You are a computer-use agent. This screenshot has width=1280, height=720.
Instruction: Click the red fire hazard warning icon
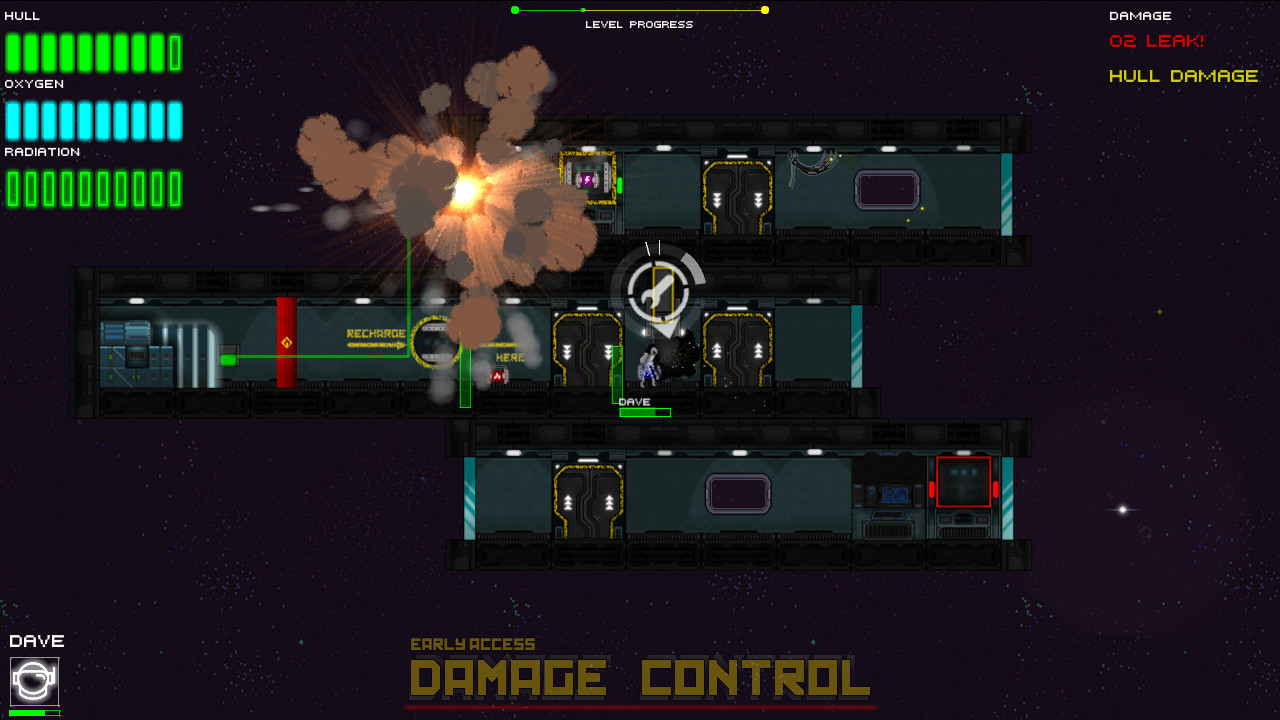[497, 375]
